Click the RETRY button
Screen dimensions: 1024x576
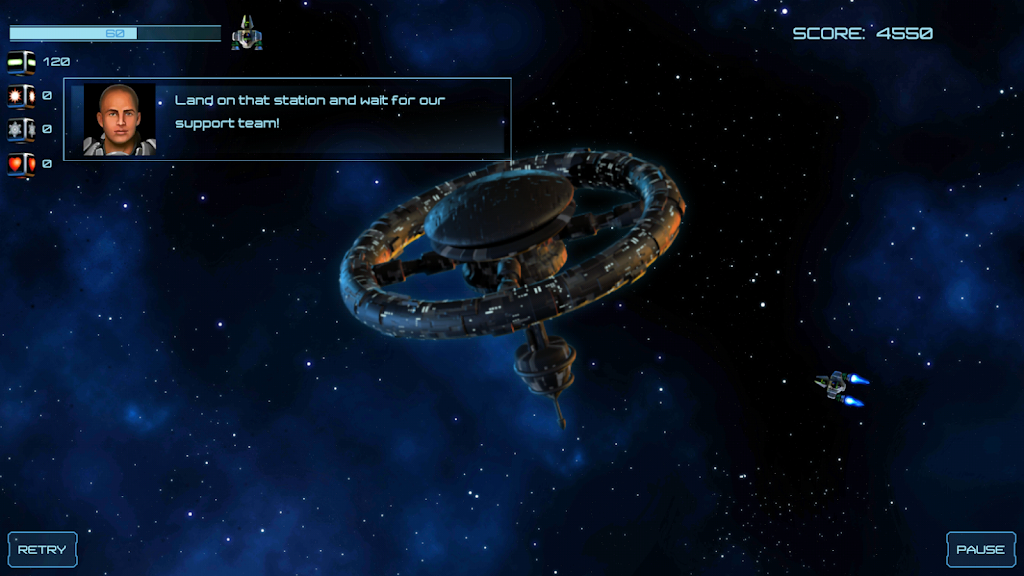[42, 549]
